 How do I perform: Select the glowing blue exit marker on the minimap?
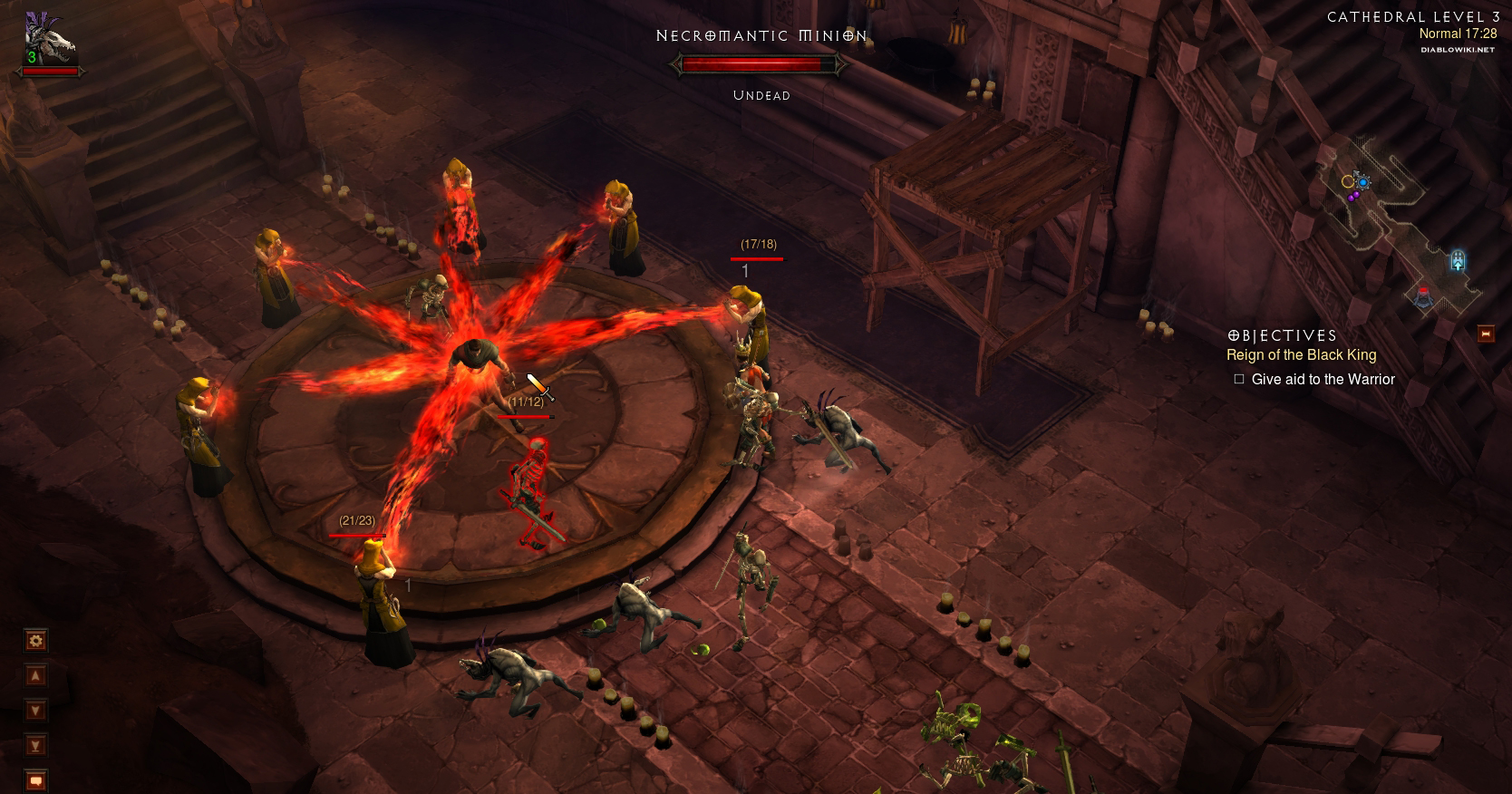pyautogui.click(x=1458, y=261)
